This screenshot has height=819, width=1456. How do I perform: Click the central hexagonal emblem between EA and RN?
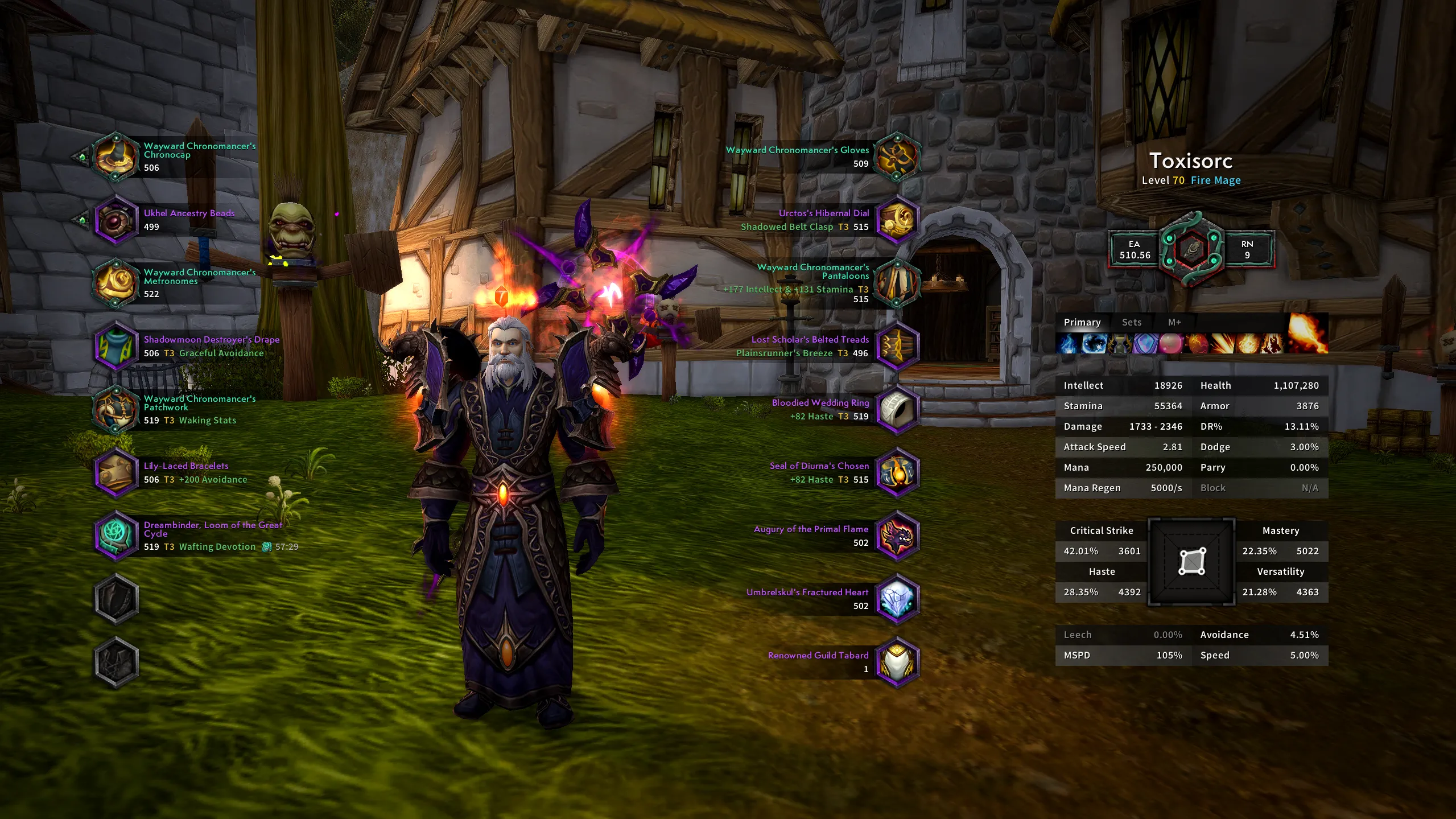1191,249
